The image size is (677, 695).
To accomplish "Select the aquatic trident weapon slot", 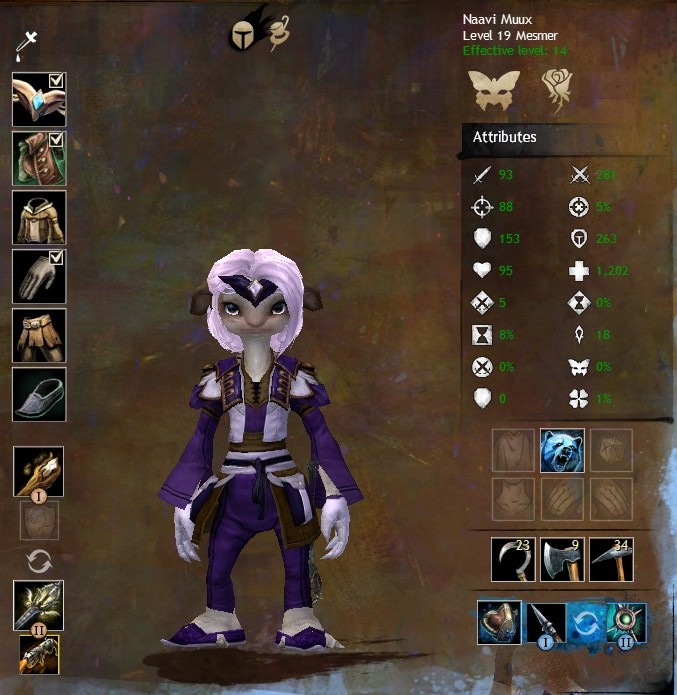I will [x=626, y=622].
